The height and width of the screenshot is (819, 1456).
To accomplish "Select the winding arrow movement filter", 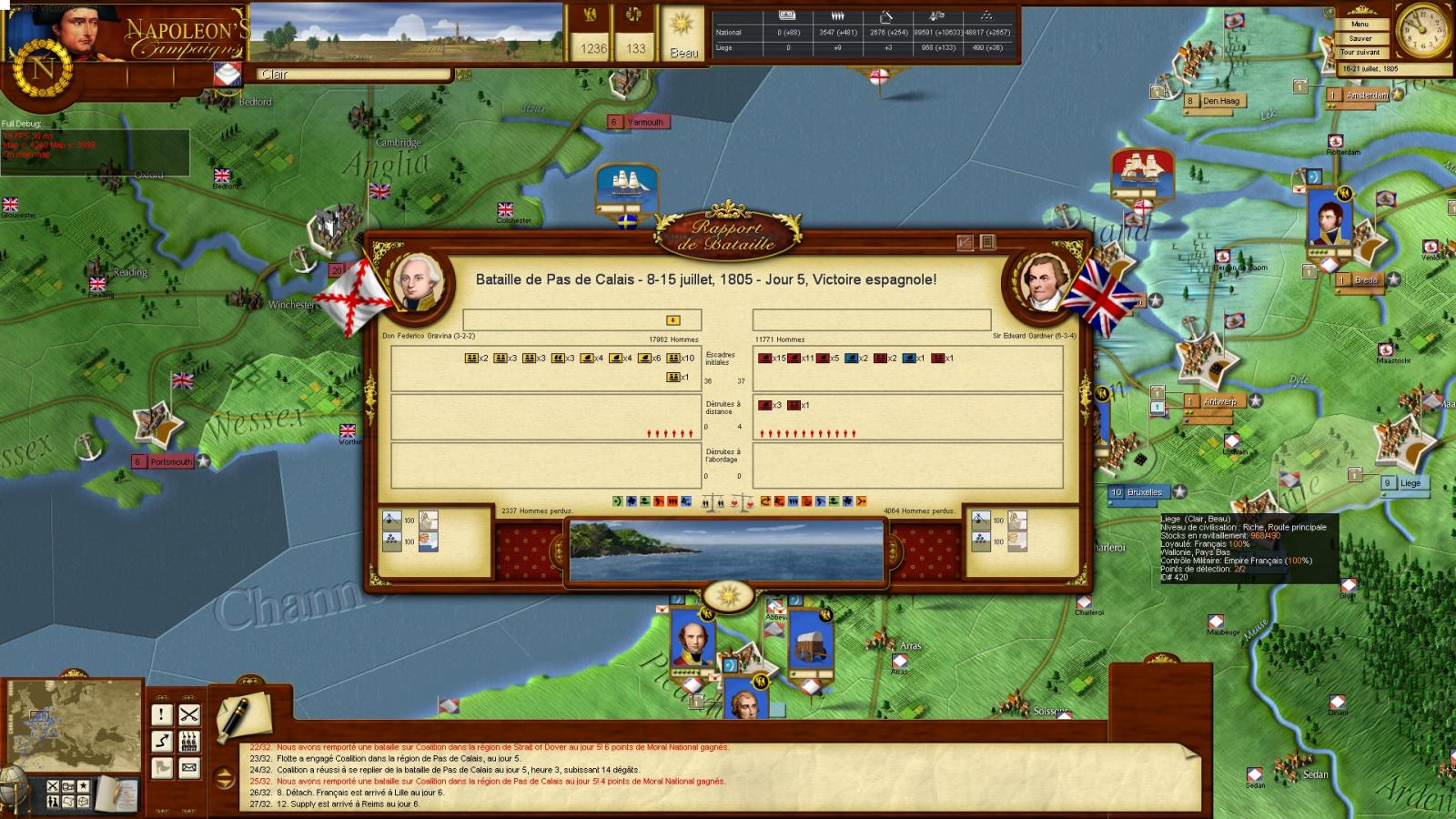I will 162,742.
